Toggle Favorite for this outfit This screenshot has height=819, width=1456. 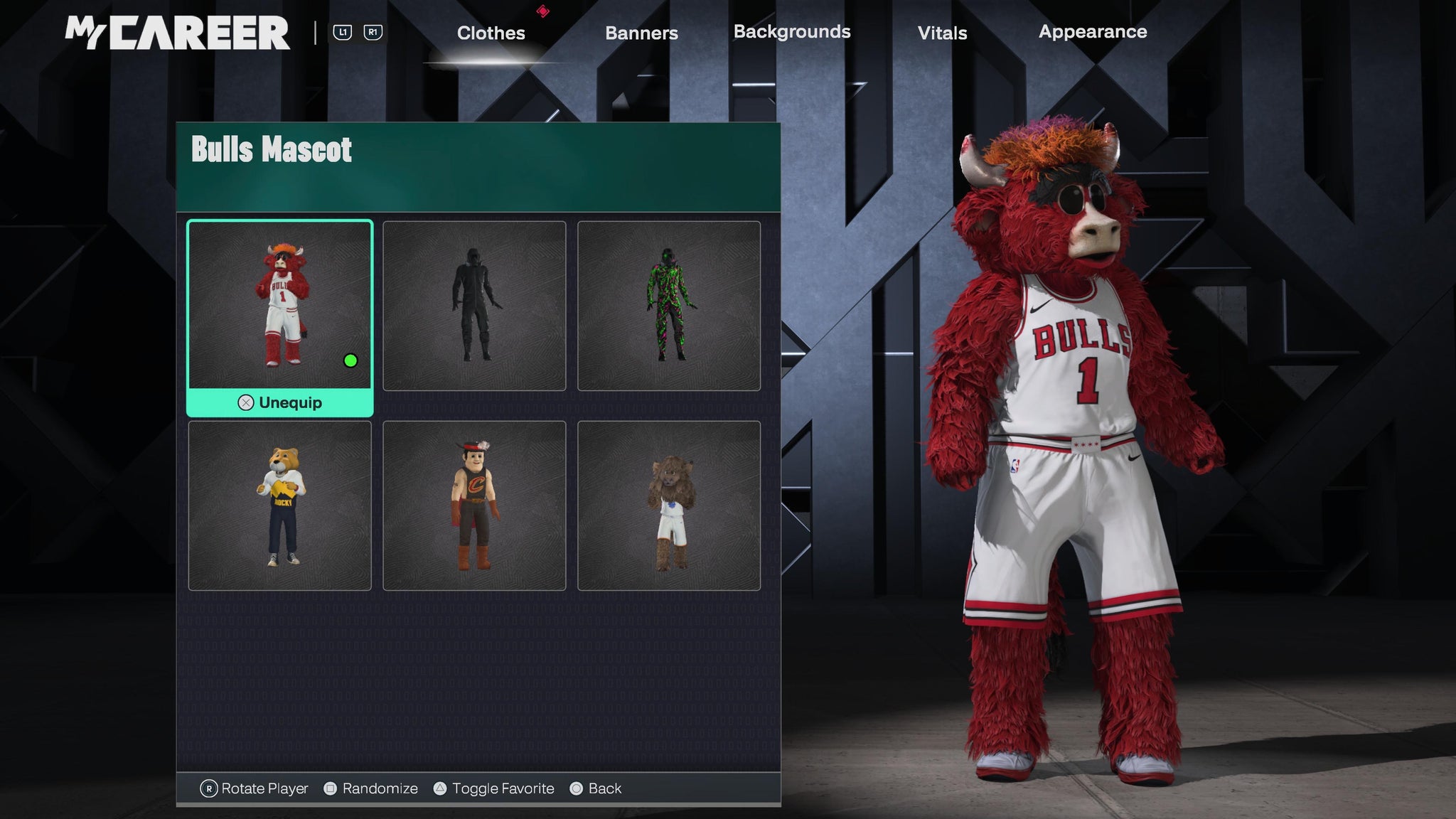click(x=495, y=788)
